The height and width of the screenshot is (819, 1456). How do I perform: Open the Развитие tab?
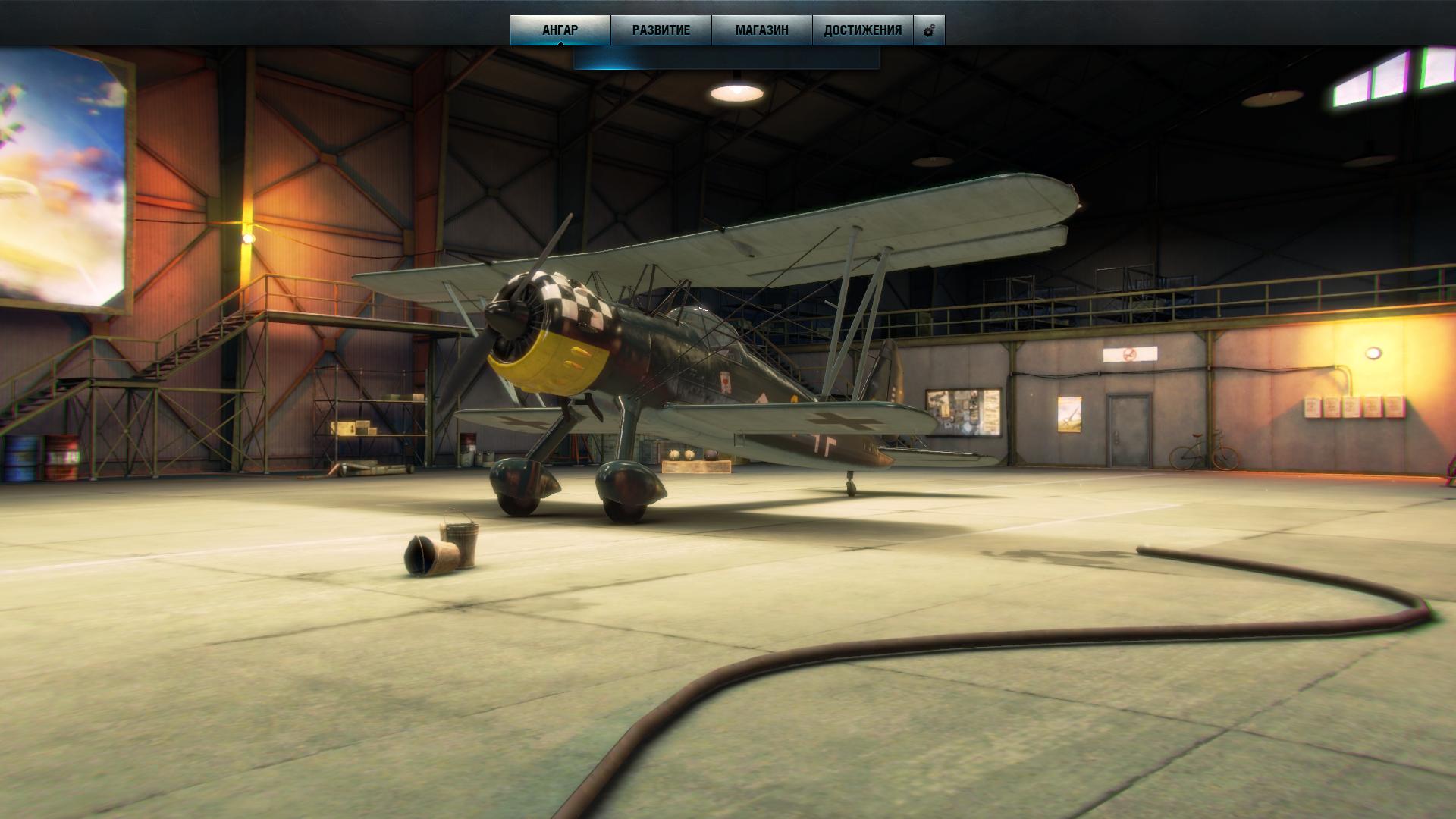661,30
